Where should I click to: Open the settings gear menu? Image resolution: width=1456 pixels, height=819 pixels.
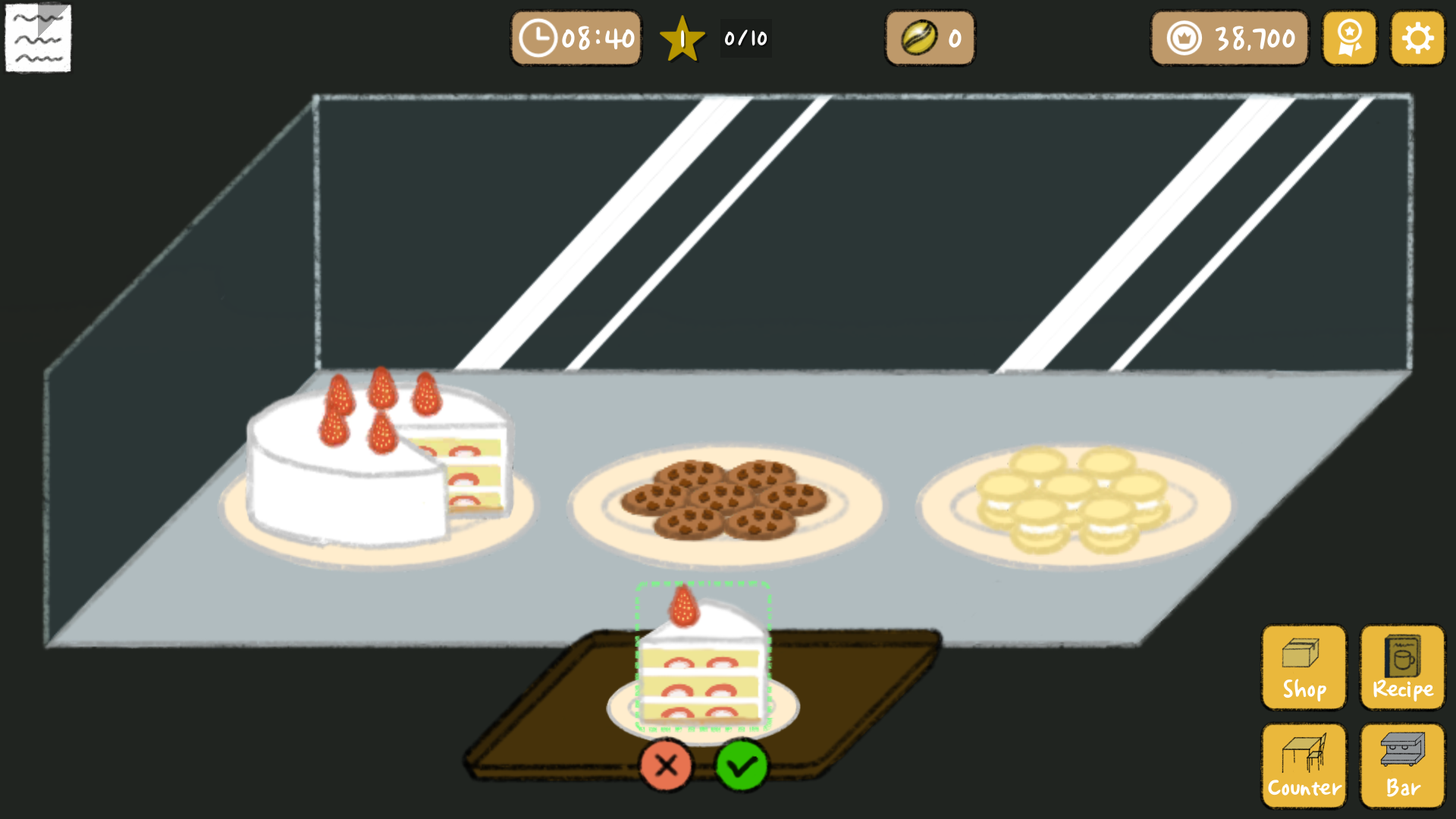point(1417,38)
